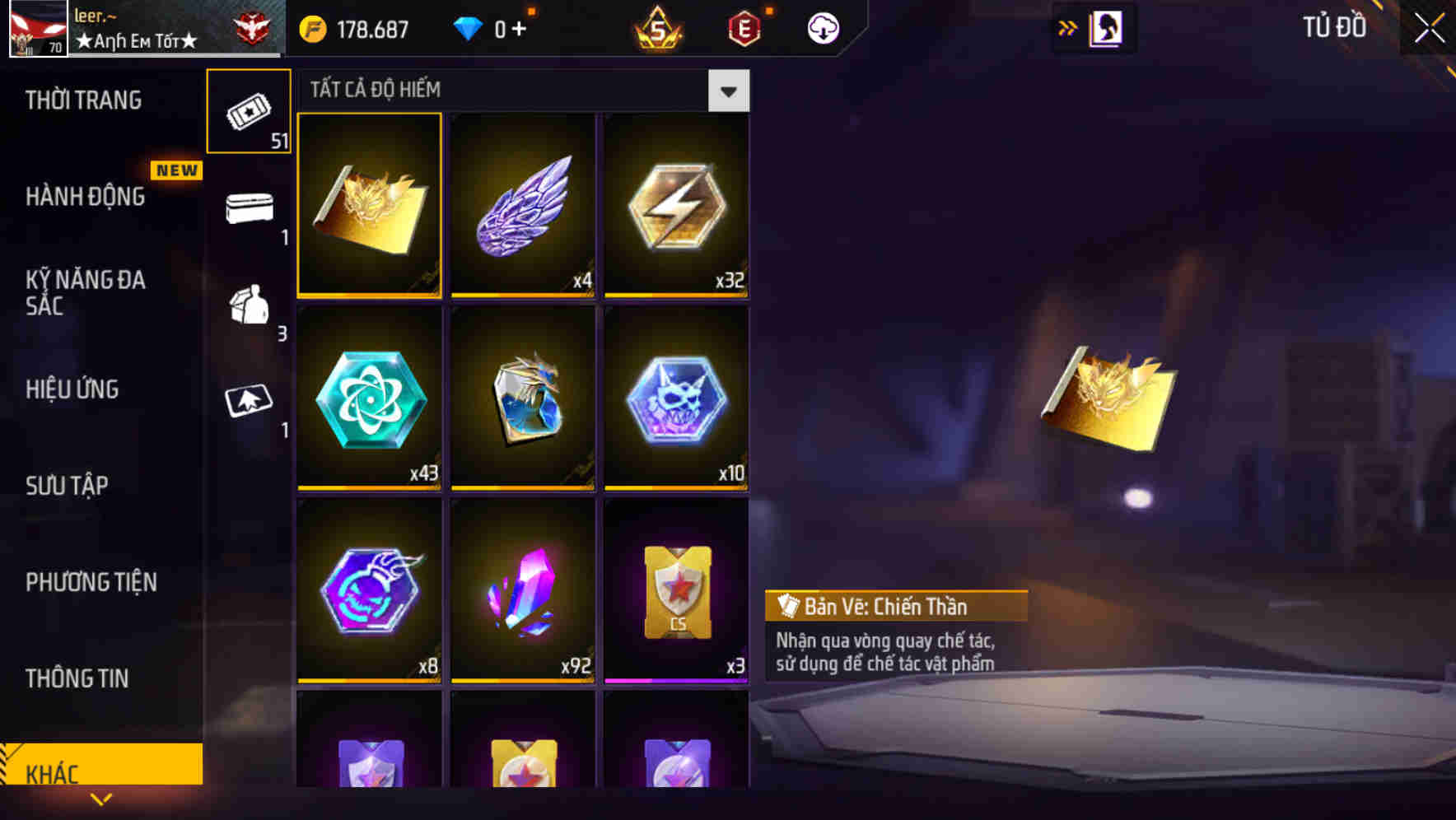Viewport: 1456px width, 820px height.
Task: Open the cloud download icon in the top bar
Action: coord(822,27)
